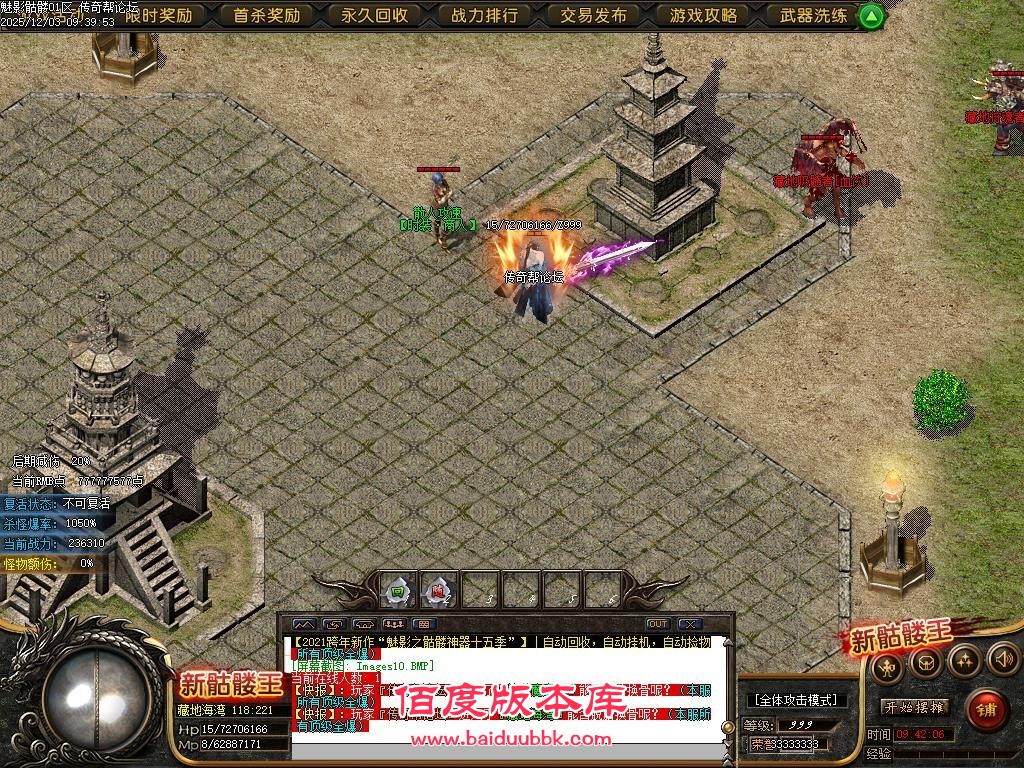Screen dimensions: 1024x768
Task: Open the 游戏攻略 game guide
Action: (x=703, y=15)
